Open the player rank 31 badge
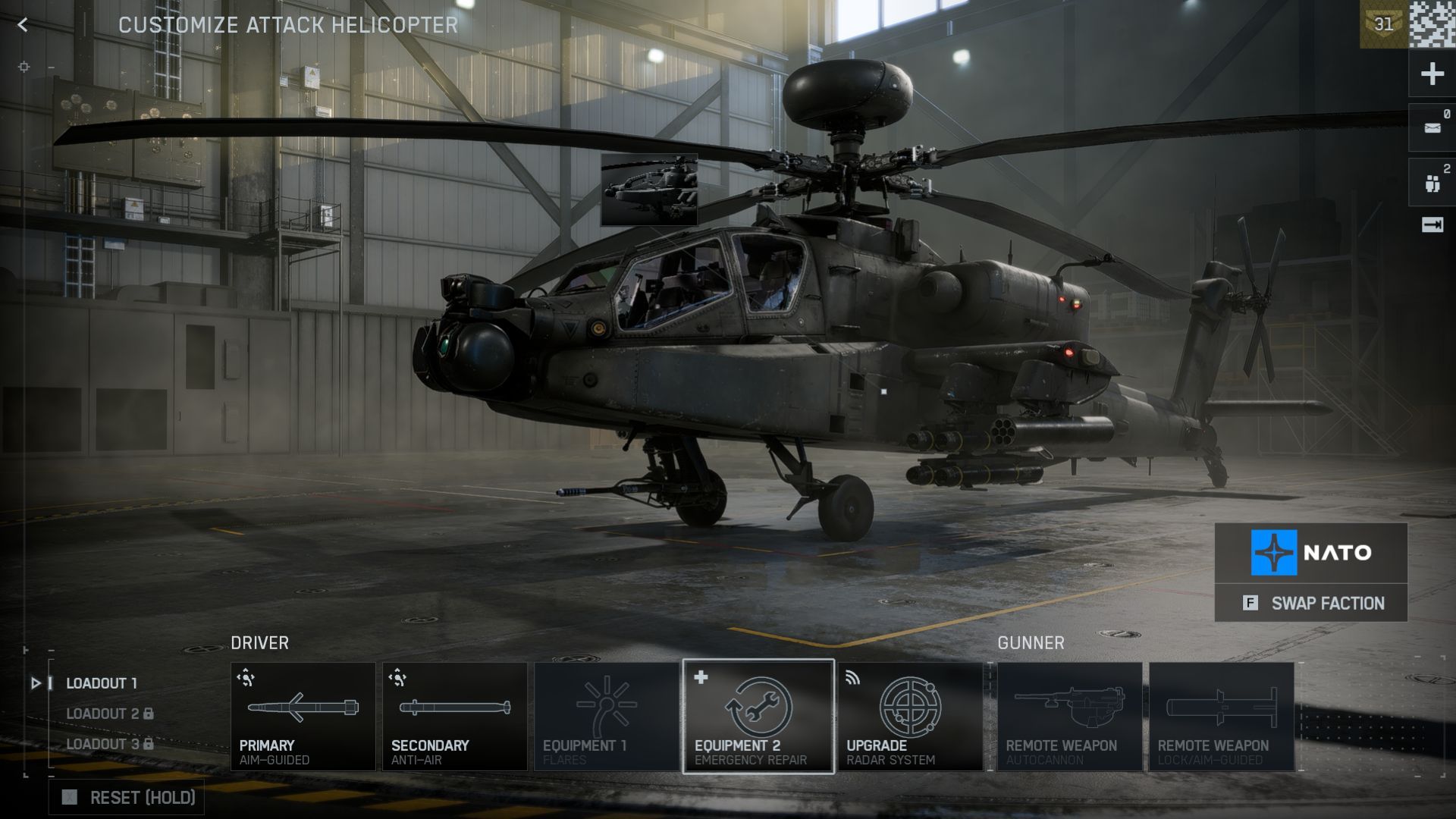 [1383, 24]
